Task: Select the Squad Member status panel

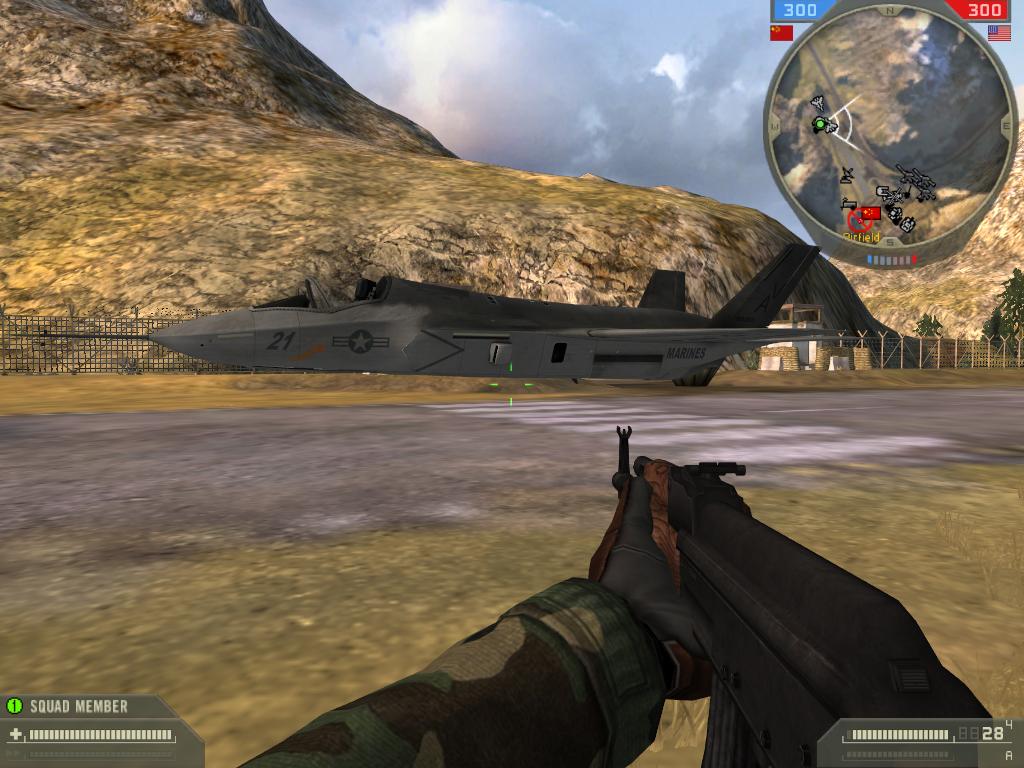Action: click(x=78, y=706)
